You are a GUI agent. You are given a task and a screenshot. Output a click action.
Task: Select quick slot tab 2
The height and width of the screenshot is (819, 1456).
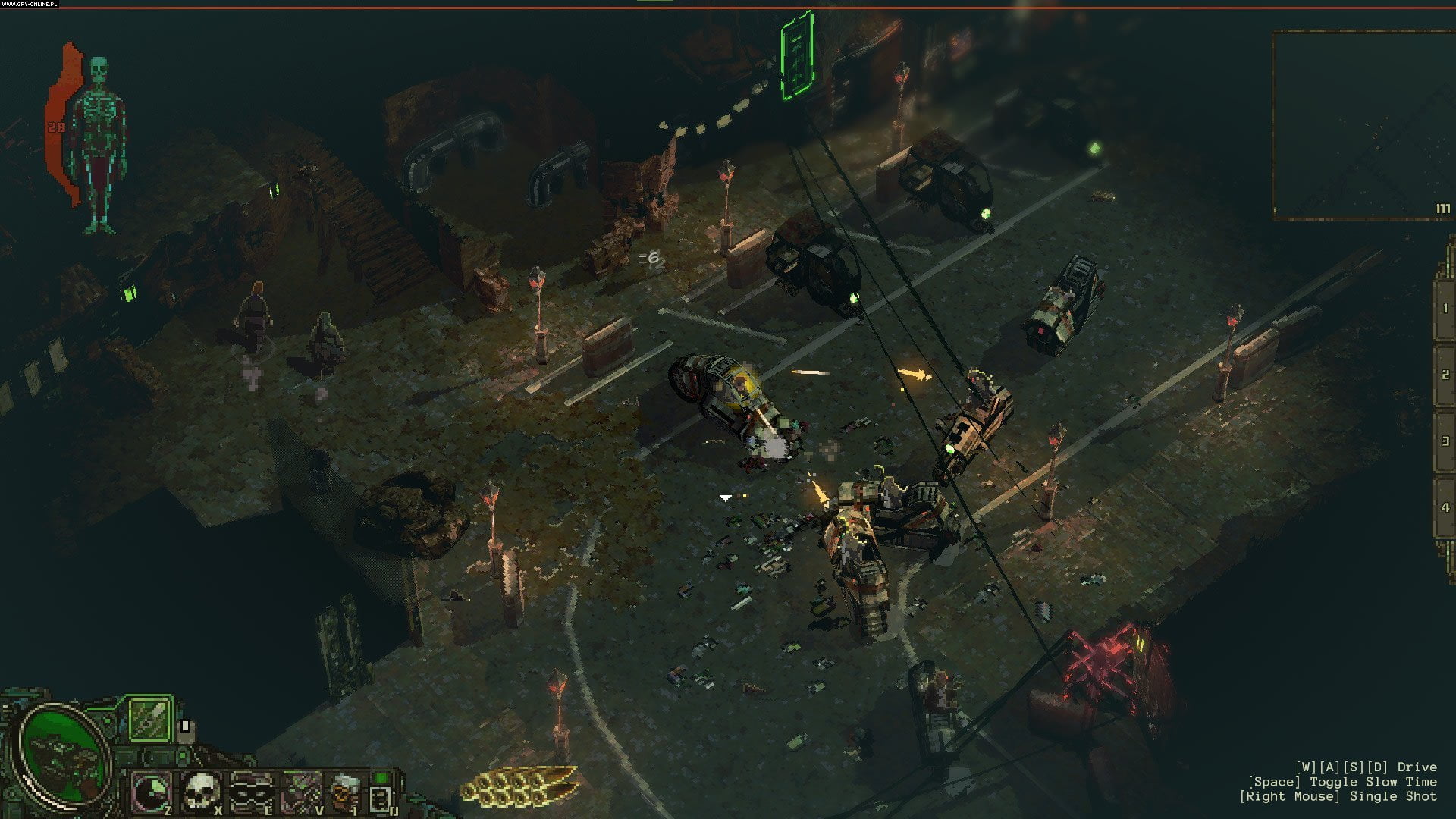(1444, 375)
